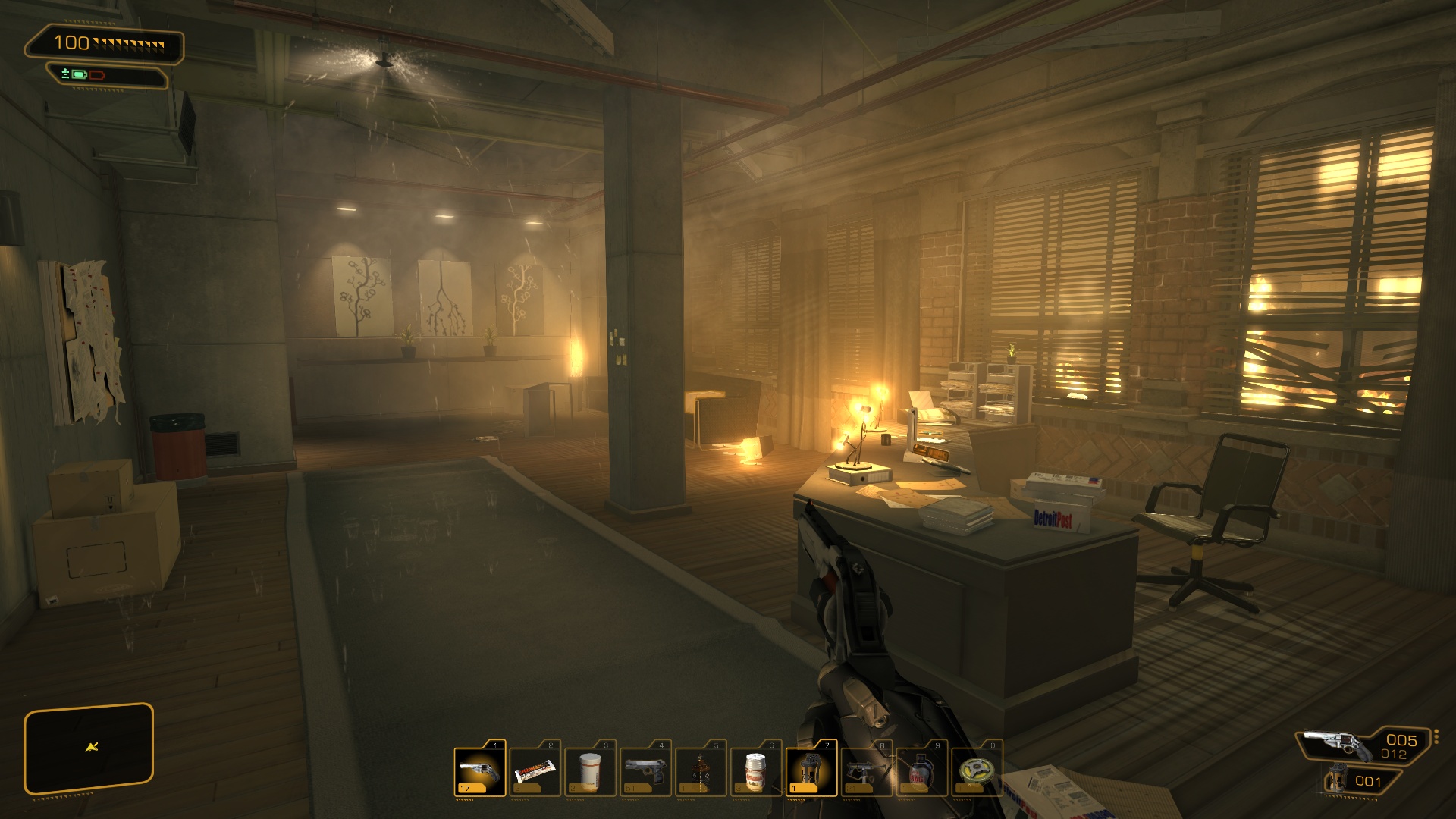Click the radar minimap panel
The height and width of the screenshot is (819, 1456).
point(89,748)
